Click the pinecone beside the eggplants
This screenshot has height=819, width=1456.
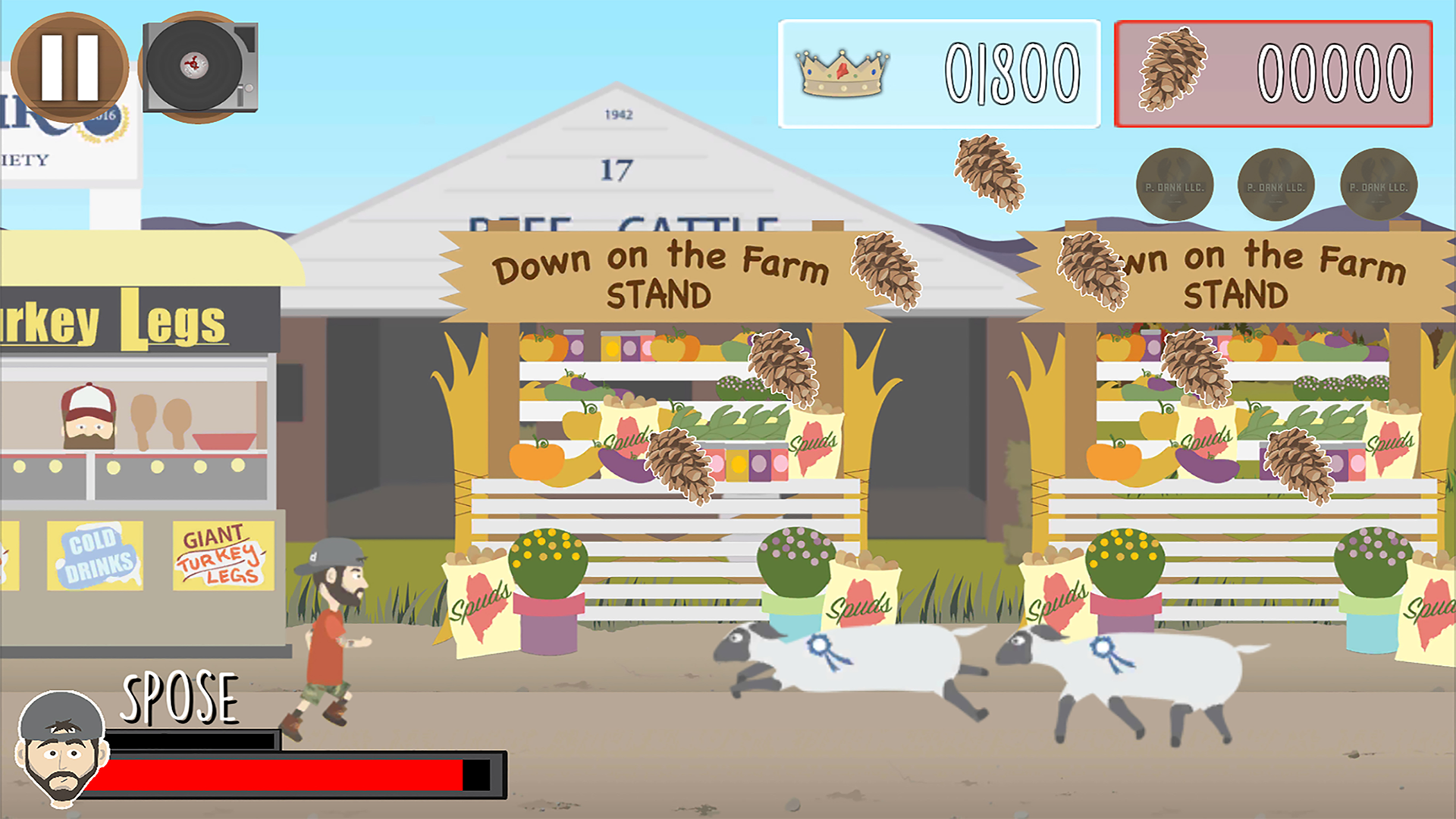(x=681, y=466)
